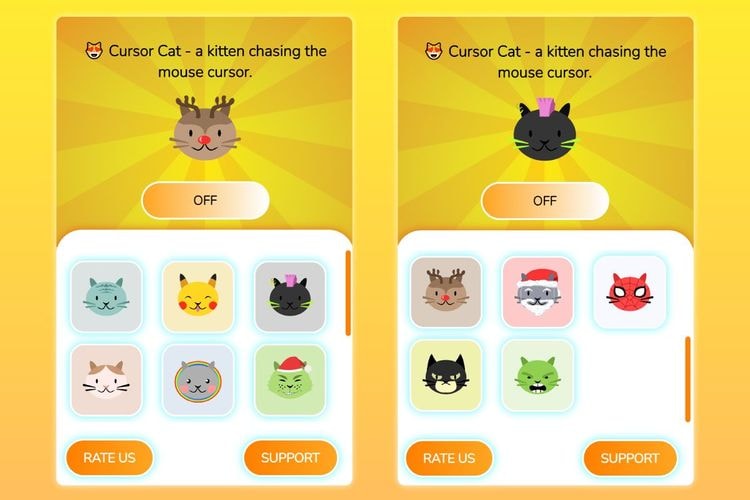Select the angry green Hulk cat tile
The height and width of the screenshot is (500, 750).
537,375
